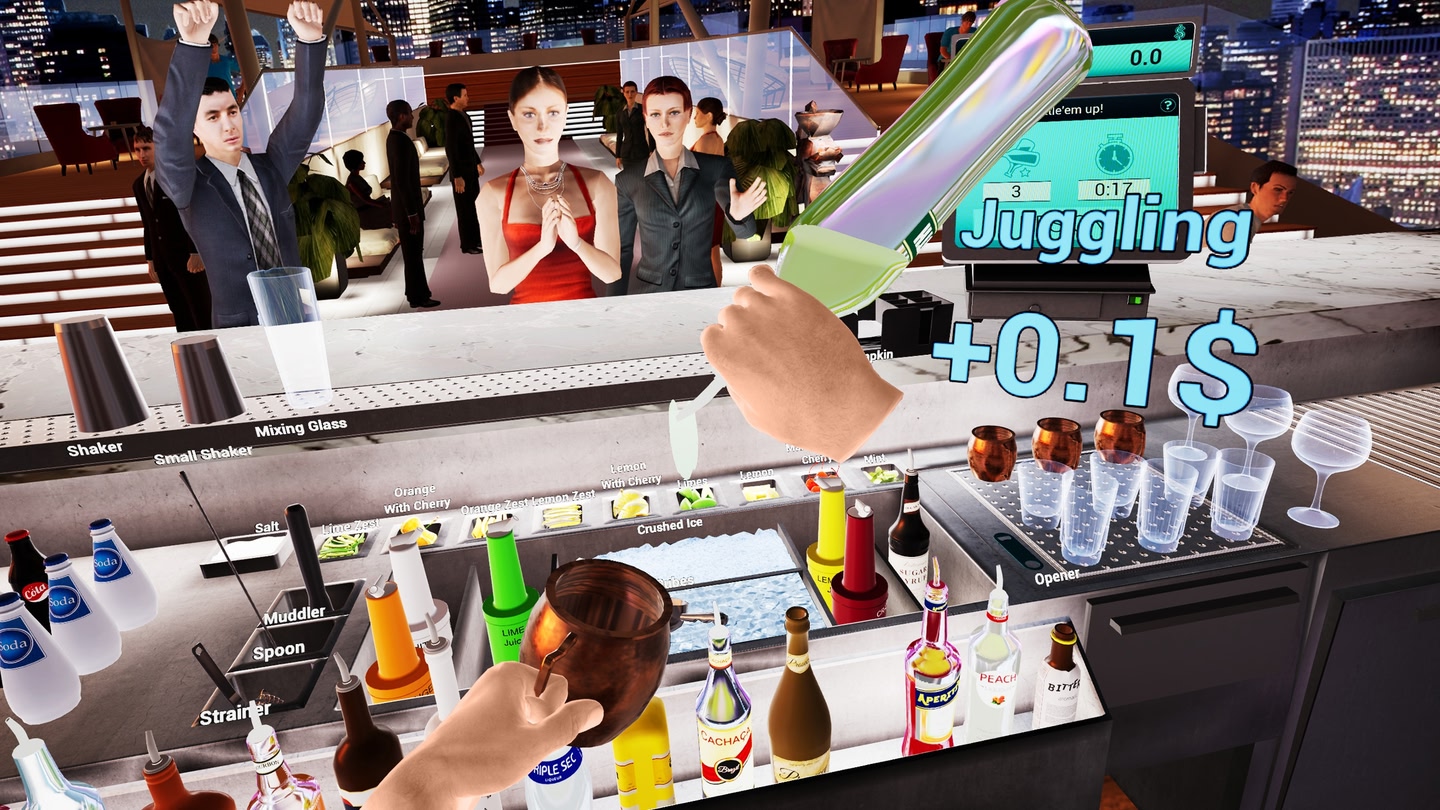Click the dollar sign icon above the score
The image size is (1440, 810).
click(1178, 33)
